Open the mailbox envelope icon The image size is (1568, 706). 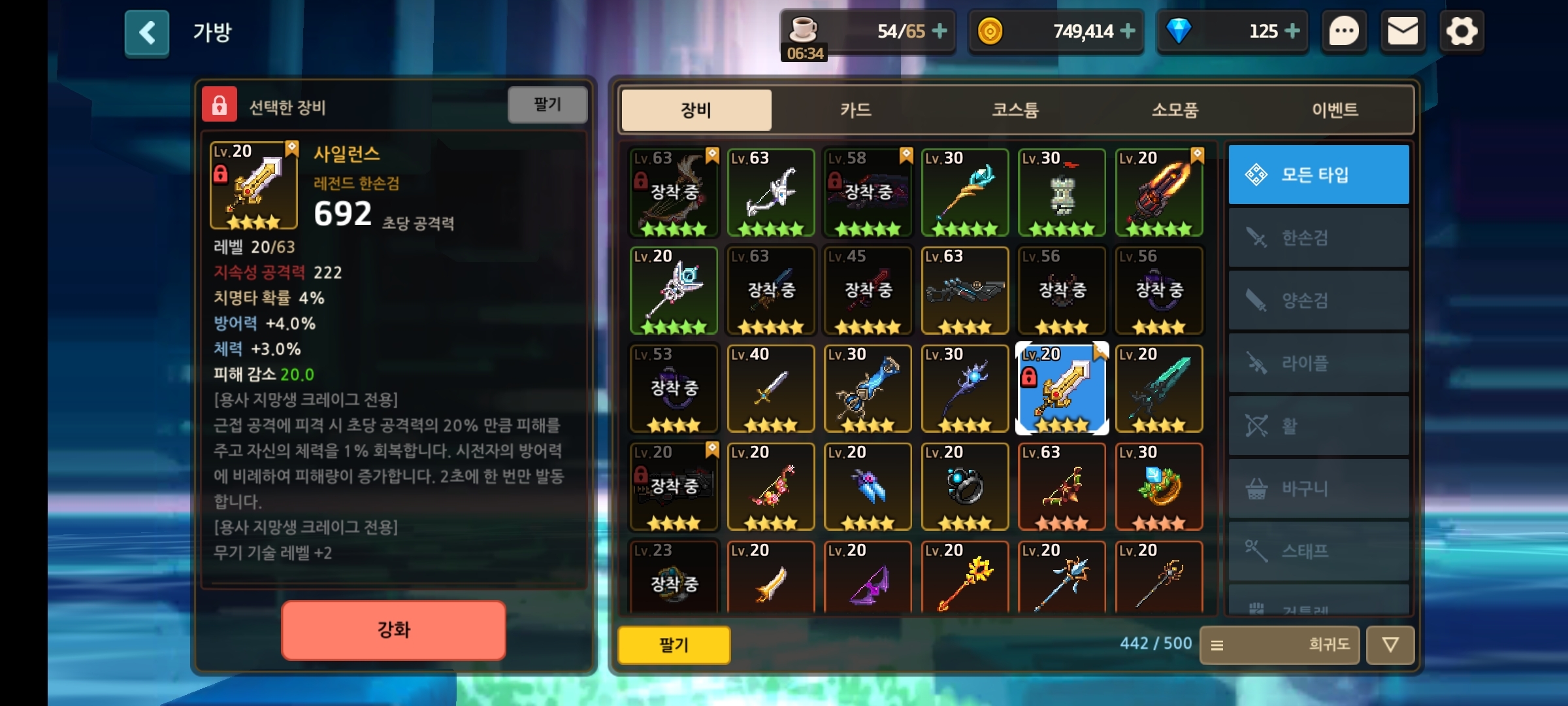[x=1403, y=31]
